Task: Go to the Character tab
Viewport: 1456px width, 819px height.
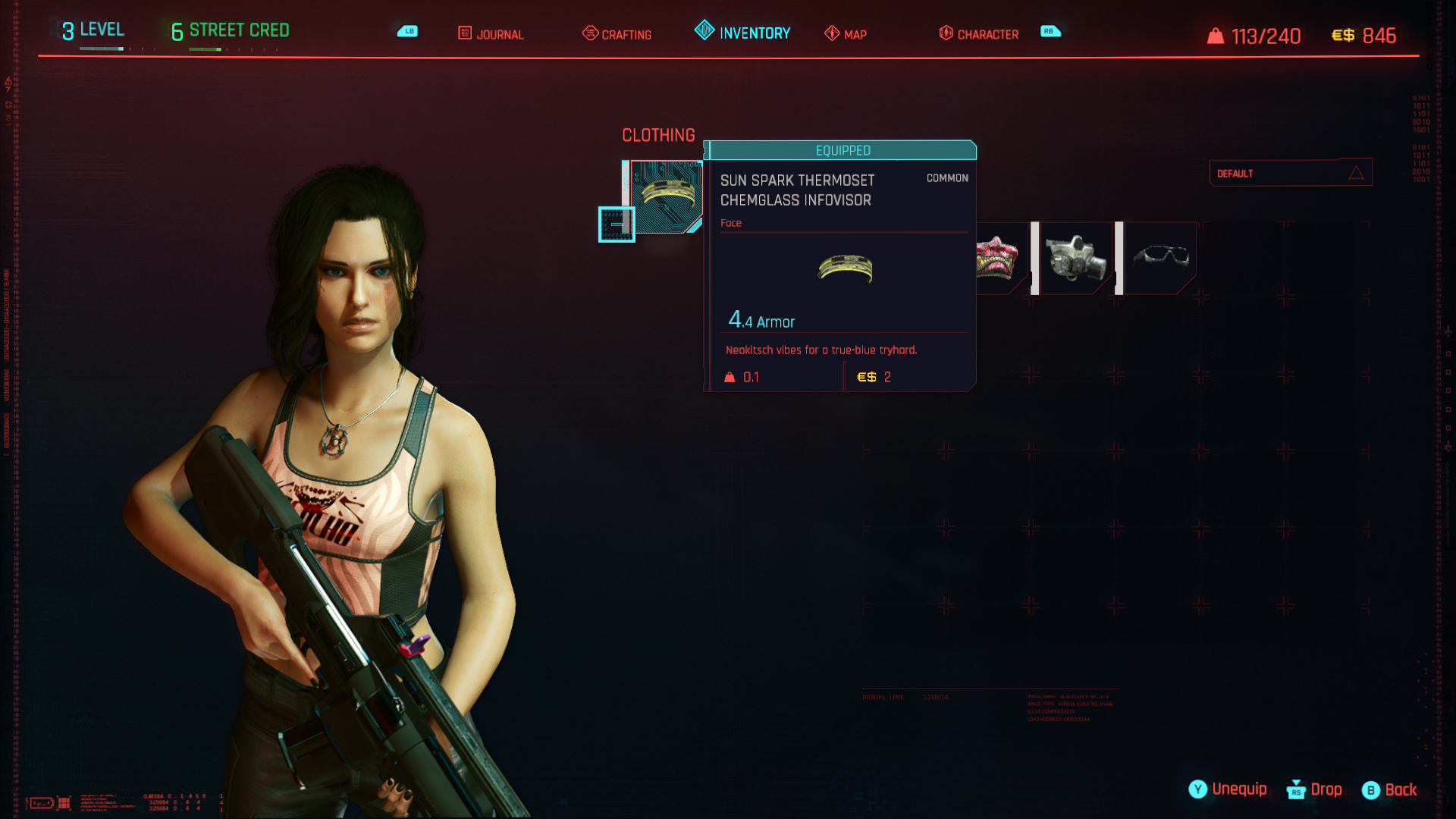Action: pos(978,34)
